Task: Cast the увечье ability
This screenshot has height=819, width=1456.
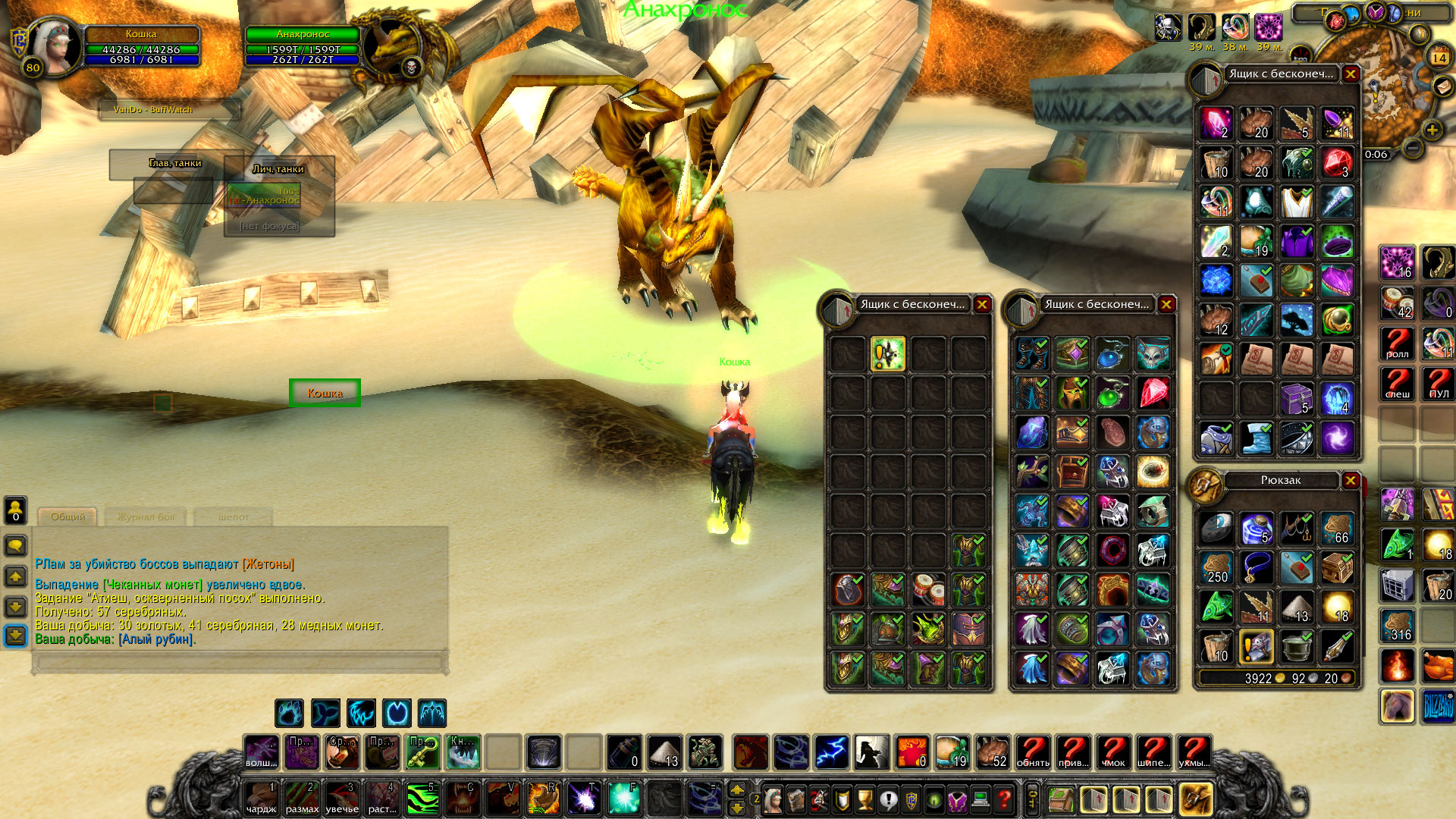Action: [342, 799]
